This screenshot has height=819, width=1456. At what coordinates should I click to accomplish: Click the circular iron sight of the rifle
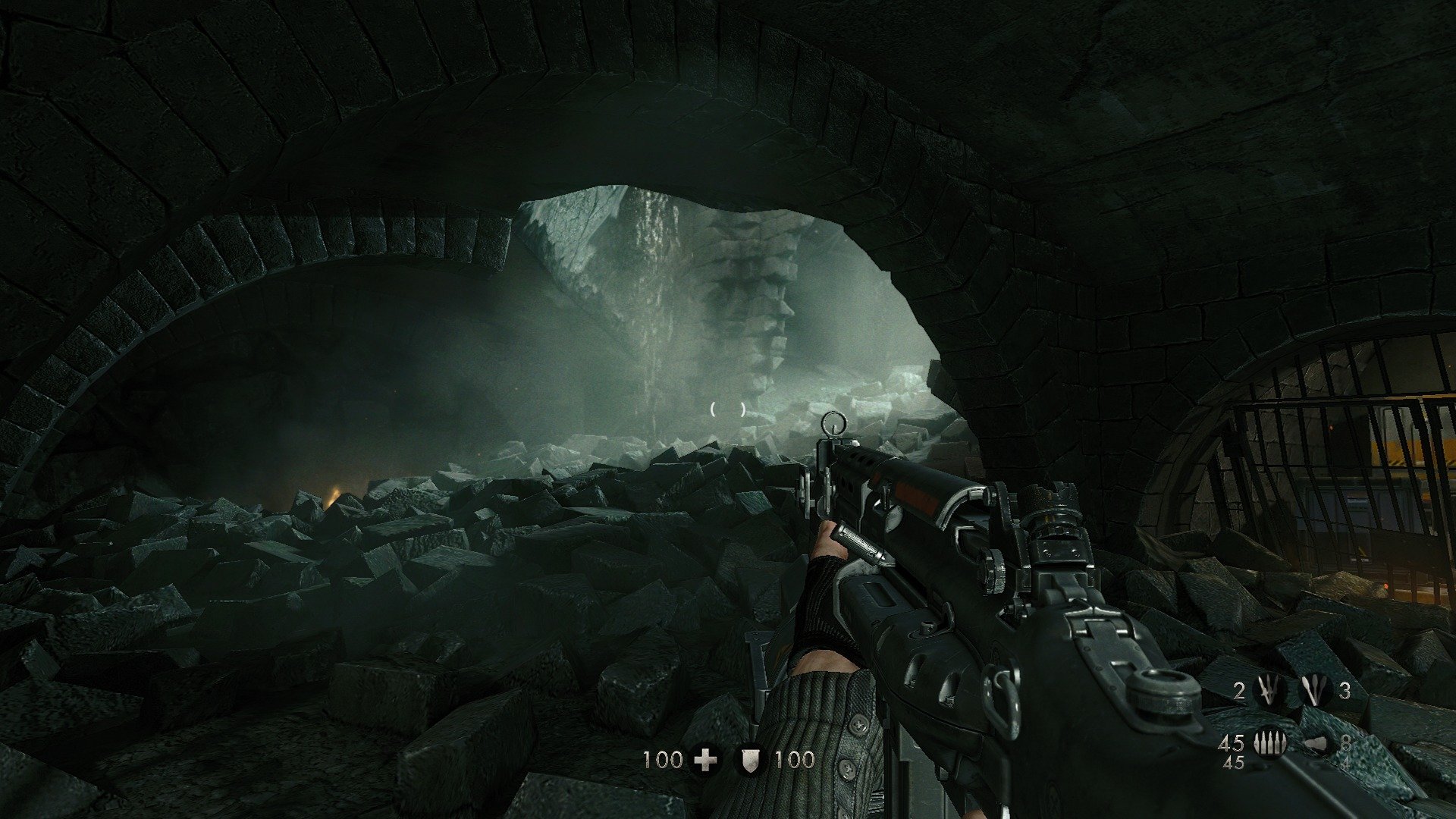pos(834,421)
